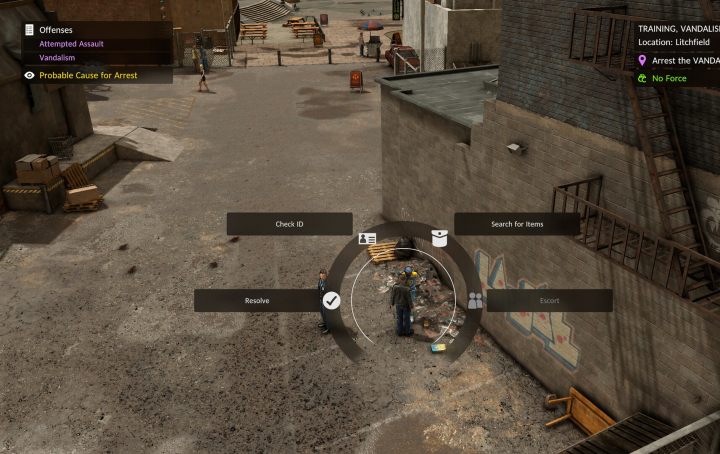Select the ID card wheel icon

coord(367,240)
